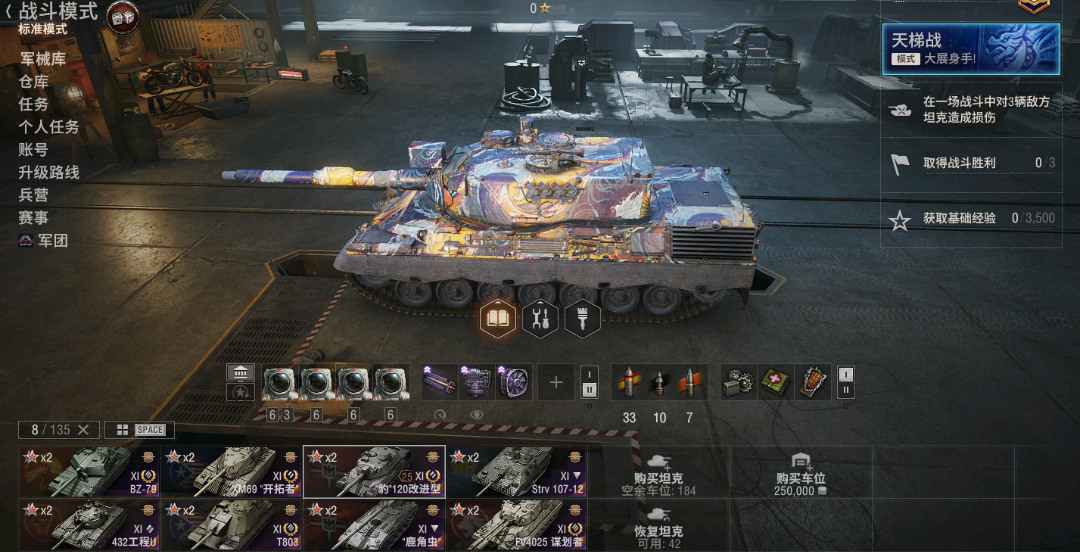Open the 天梯战 mode banner

click(971, 49)
